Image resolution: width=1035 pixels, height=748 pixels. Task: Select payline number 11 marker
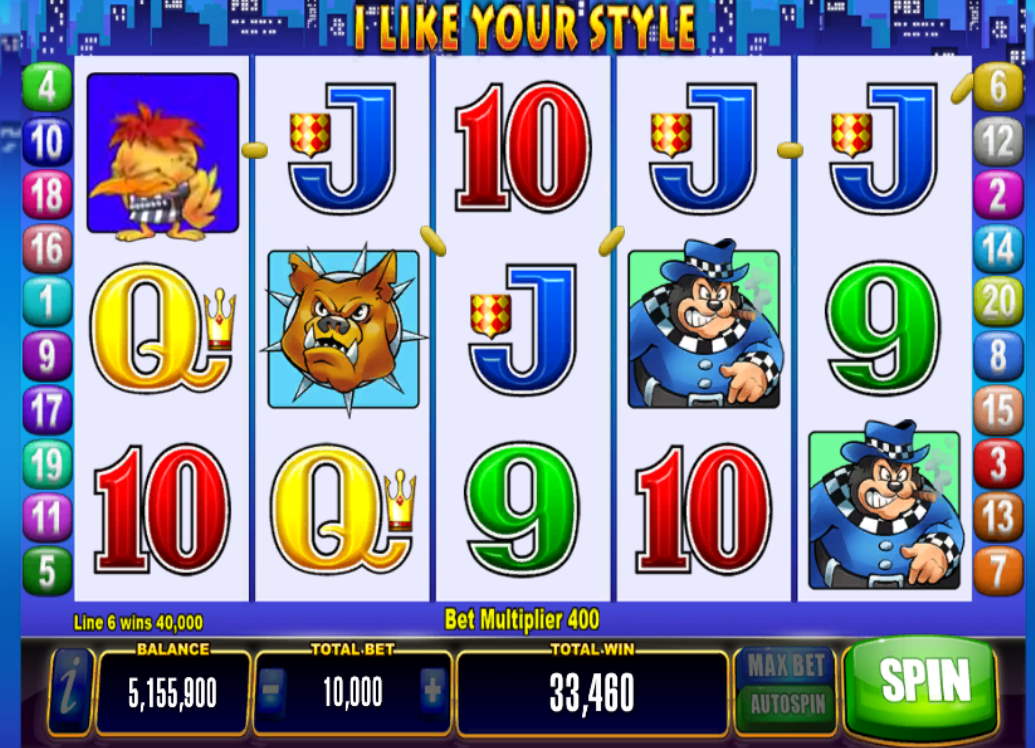click(47, 517)
